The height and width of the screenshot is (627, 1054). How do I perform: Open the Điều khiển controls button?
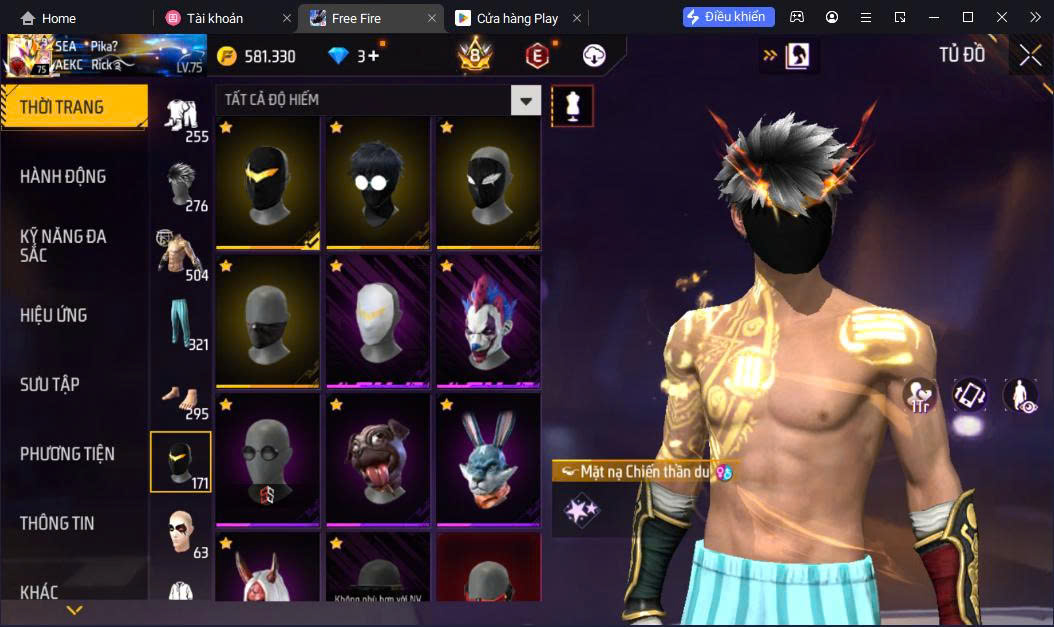coord(729,17)
